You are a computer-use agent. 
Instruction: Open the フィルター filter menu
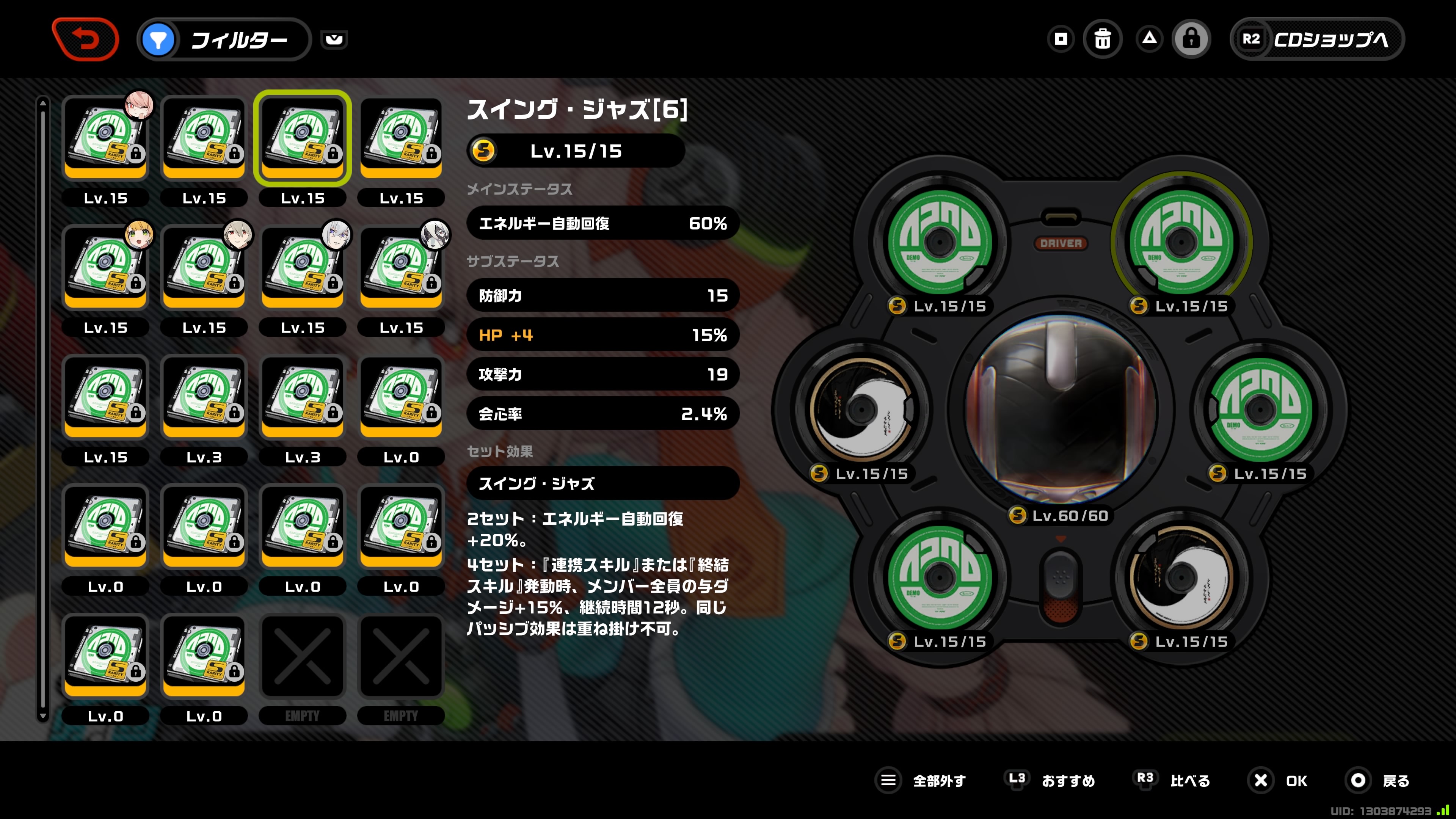tap(224, 39)
